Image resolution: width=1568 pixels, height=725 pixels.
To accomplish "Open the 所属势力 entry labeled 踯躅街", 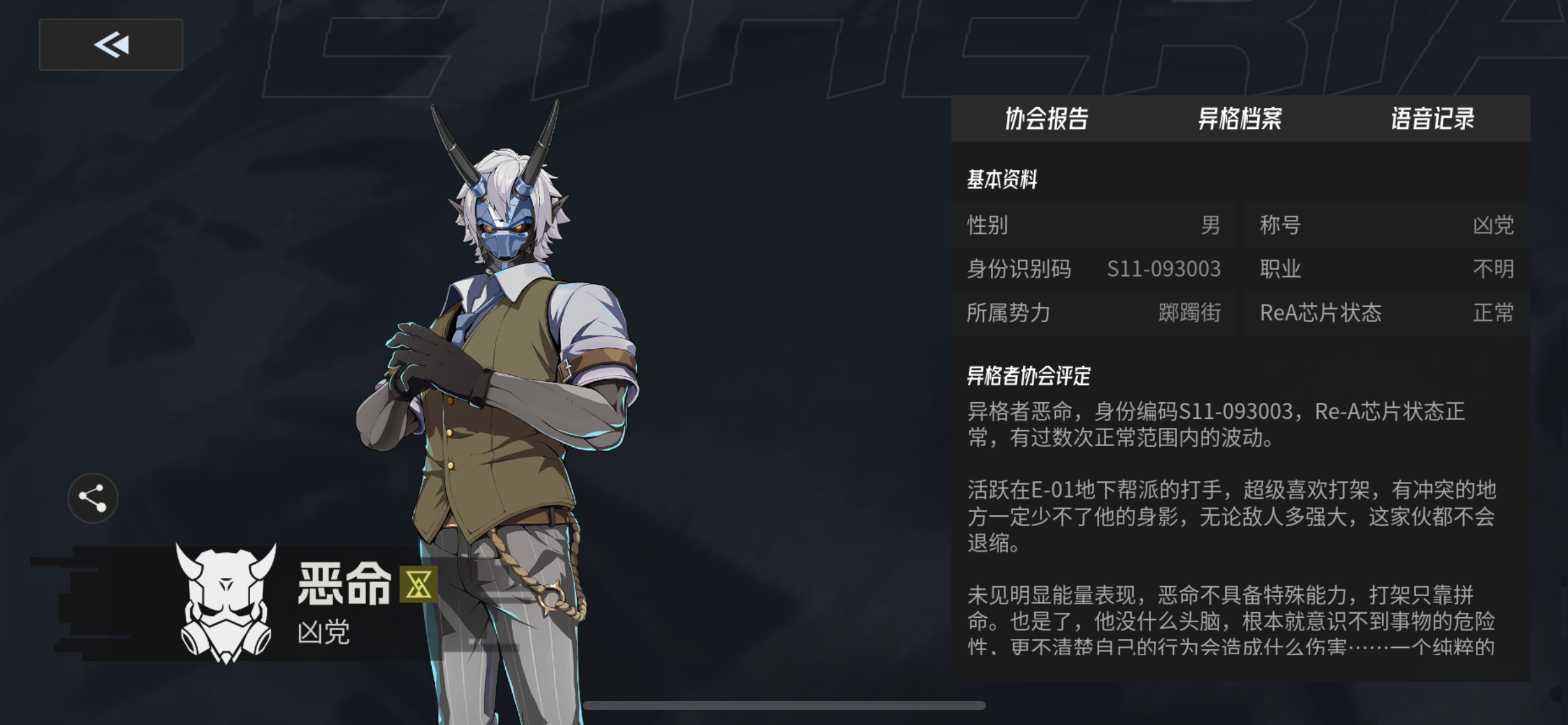I will tap(1093, 314).
